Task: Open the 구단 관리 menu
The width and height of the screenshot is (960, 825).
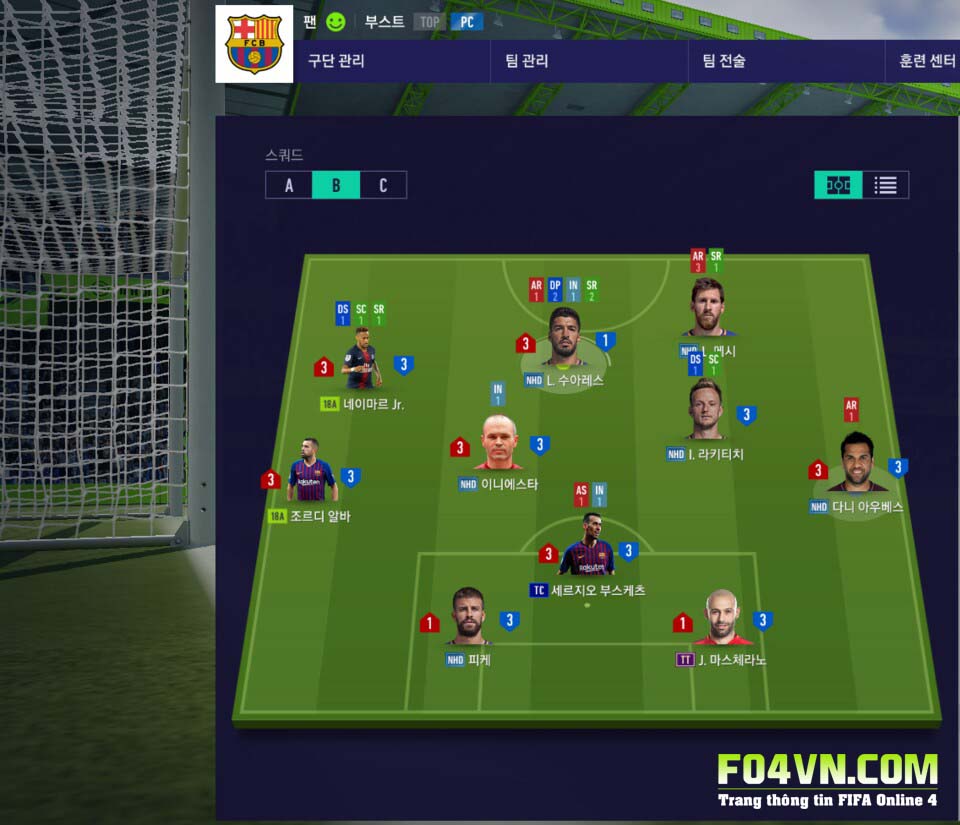Action: pos(337,61)
